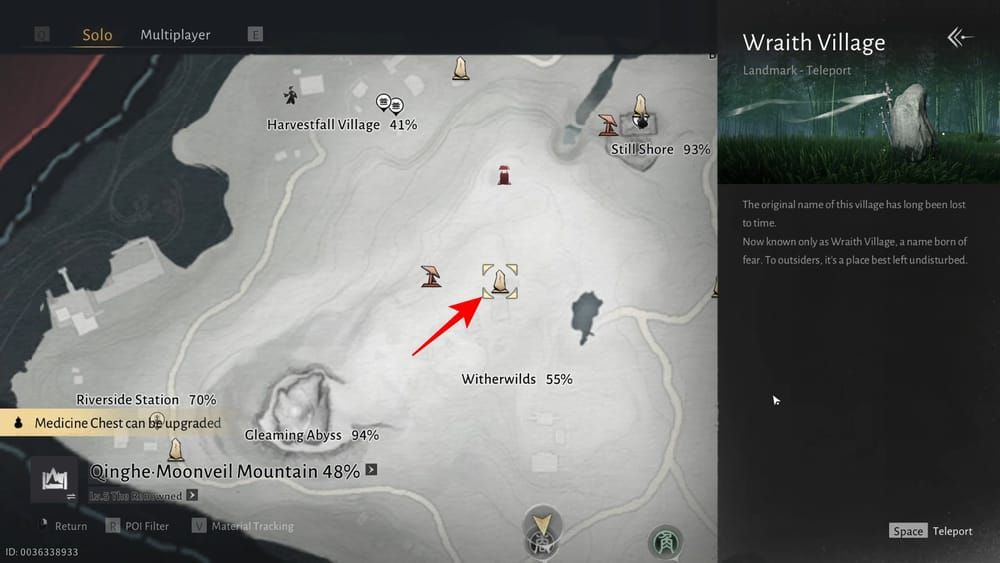The width and height of the screenshot is (1000, 563).
Task: Select the highlighted Wraith Village teleport marker
Action: pyautogui.click(x=500, y=281)
